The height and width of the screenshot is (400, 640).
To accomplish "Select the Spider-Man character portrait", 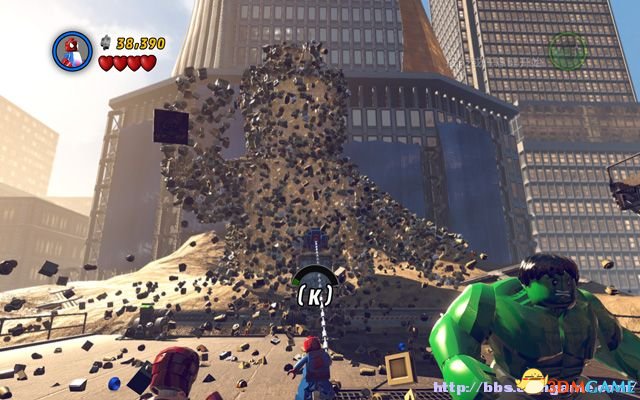I will 72,51.
